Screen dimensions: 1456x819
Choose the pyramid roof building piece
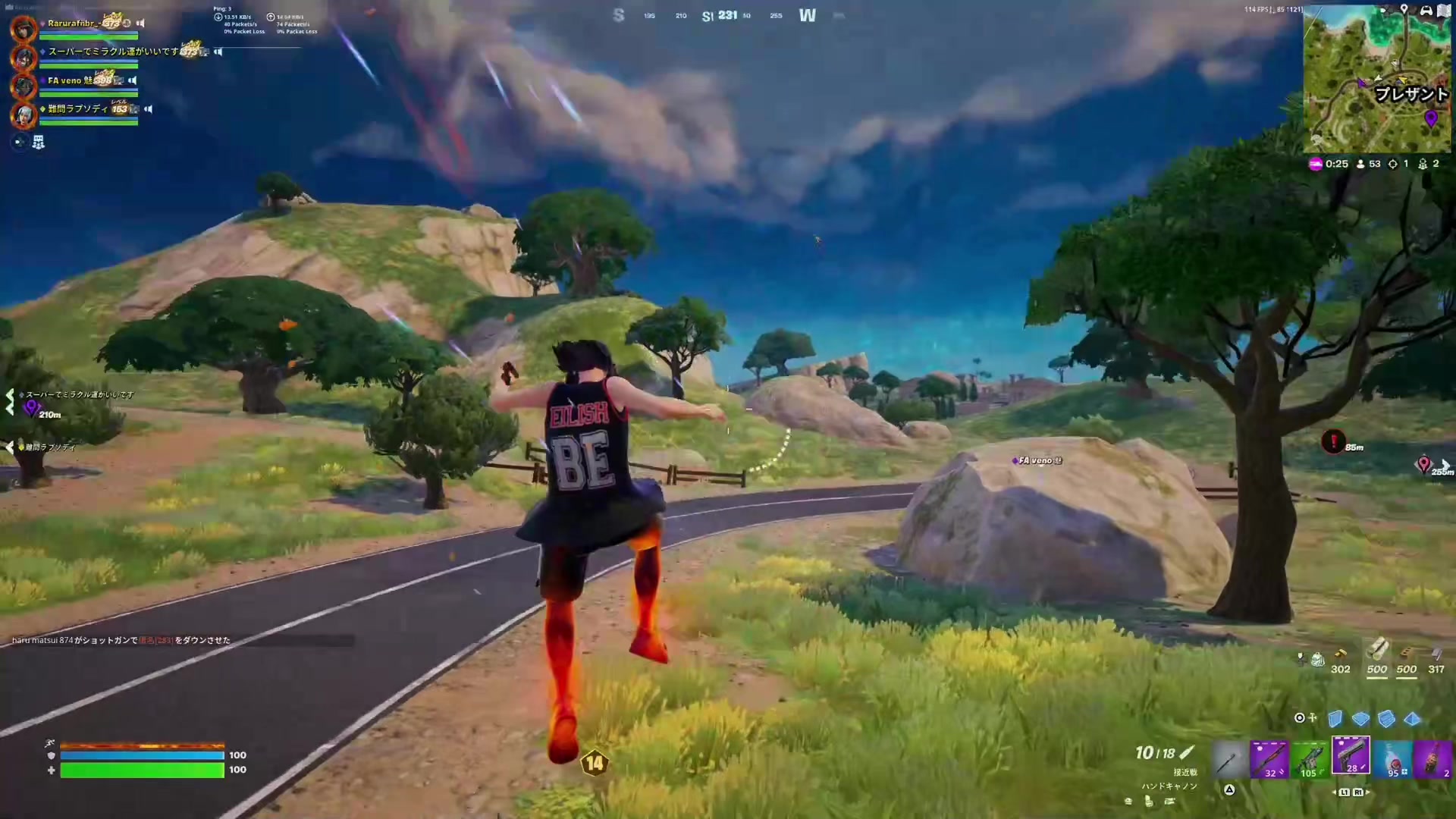coord(1412,718)
